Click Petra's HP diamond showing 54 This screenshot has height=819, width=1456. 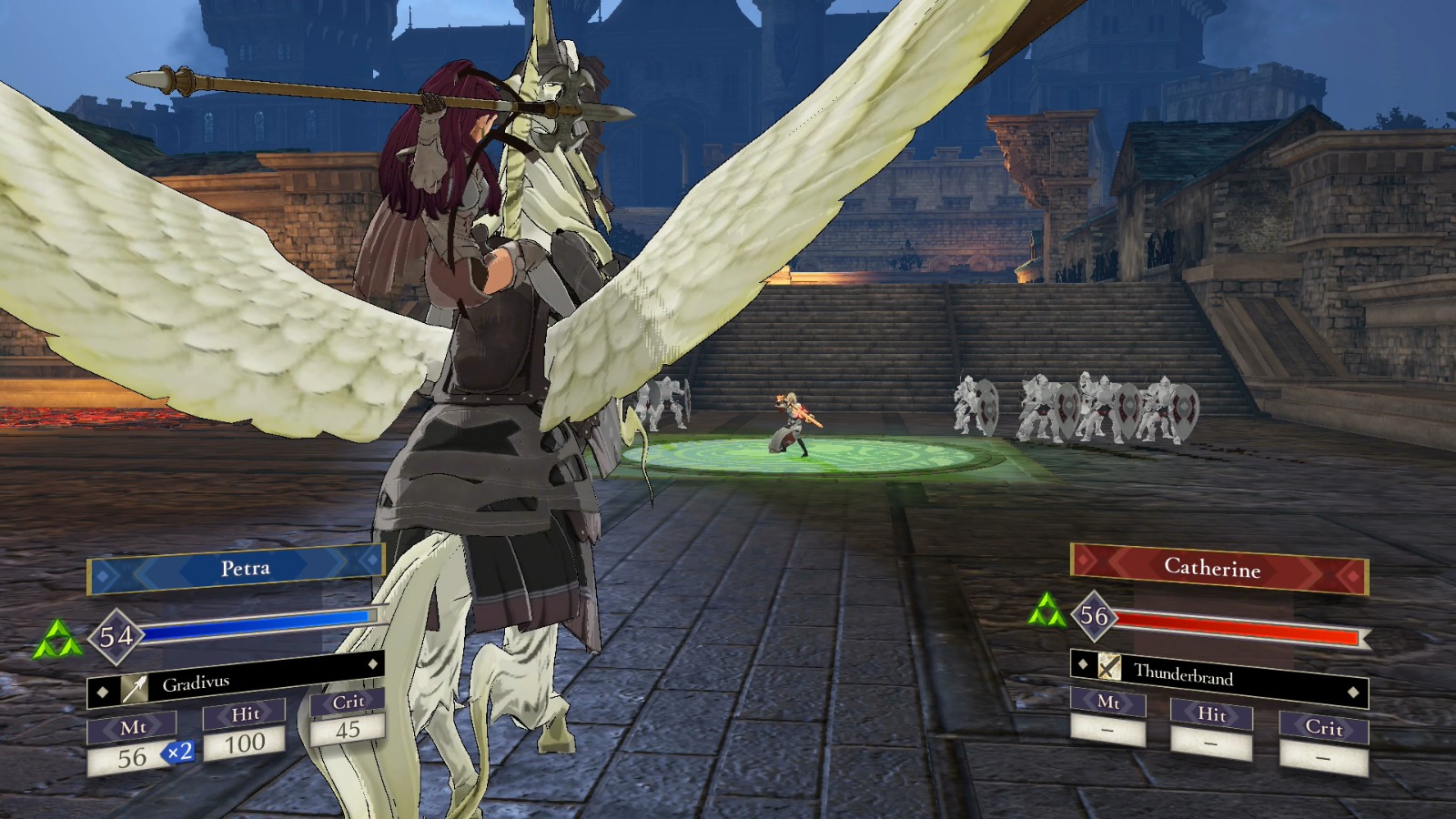click(117, 634)
